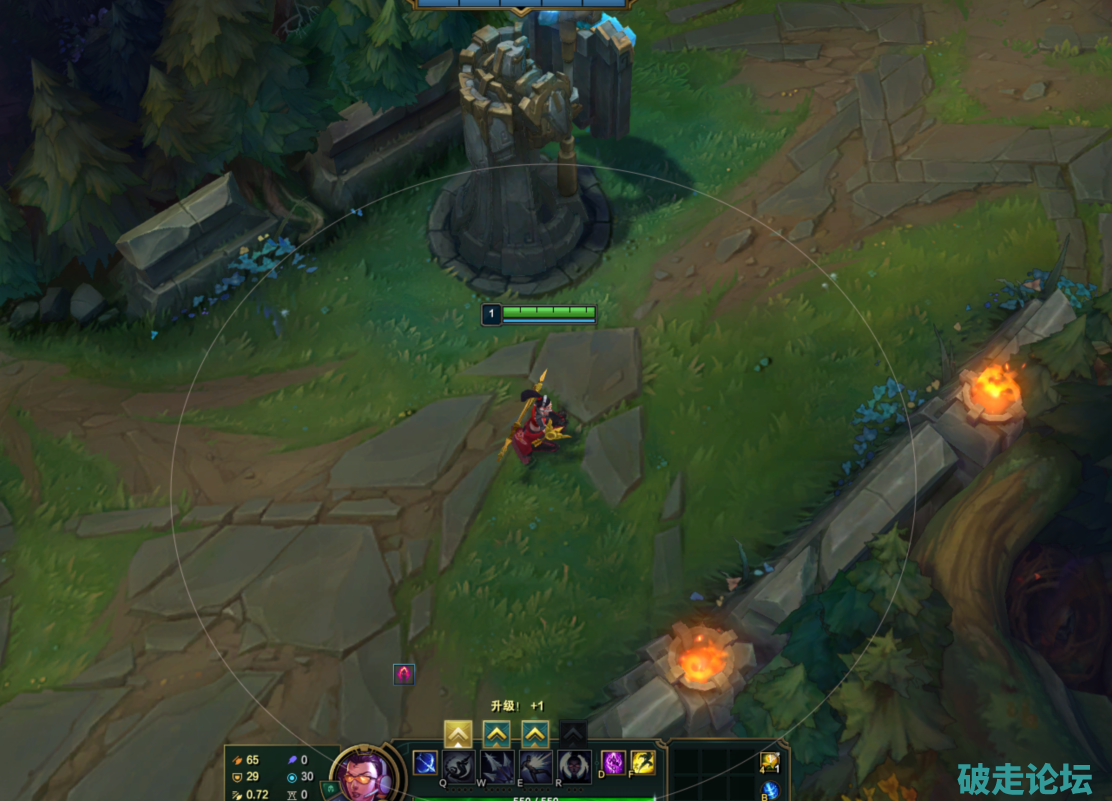The image size is (1112, 801).
Task: Click the red ping marker icon
Action: pos(404,674)
